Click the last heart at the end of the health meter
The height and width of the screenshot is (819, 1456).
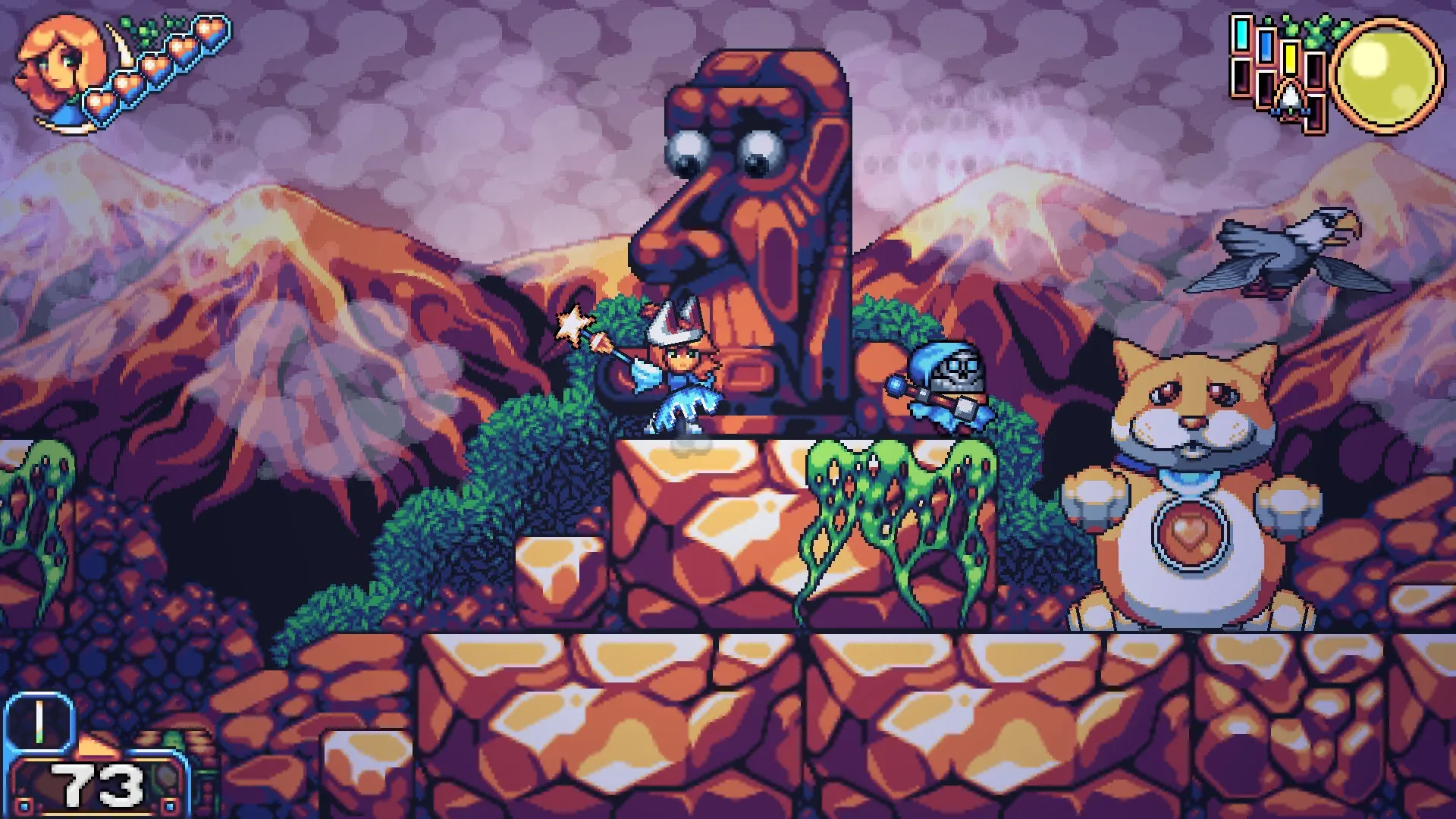(x=212, y=32)
